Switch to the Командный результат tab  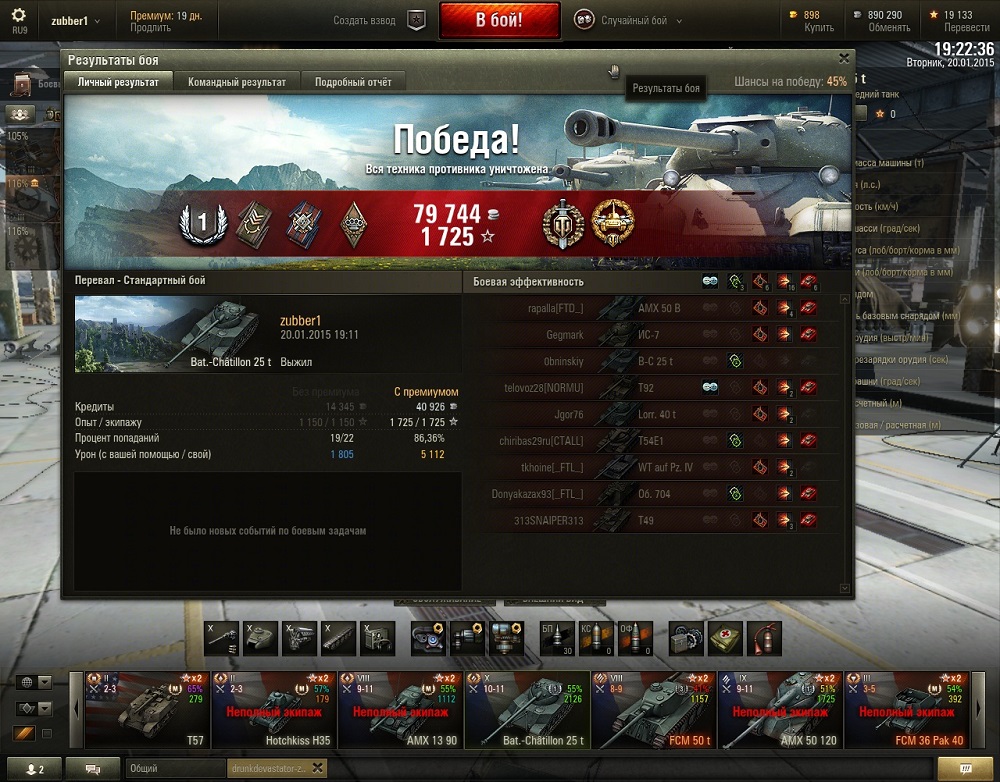pos(237,82)
